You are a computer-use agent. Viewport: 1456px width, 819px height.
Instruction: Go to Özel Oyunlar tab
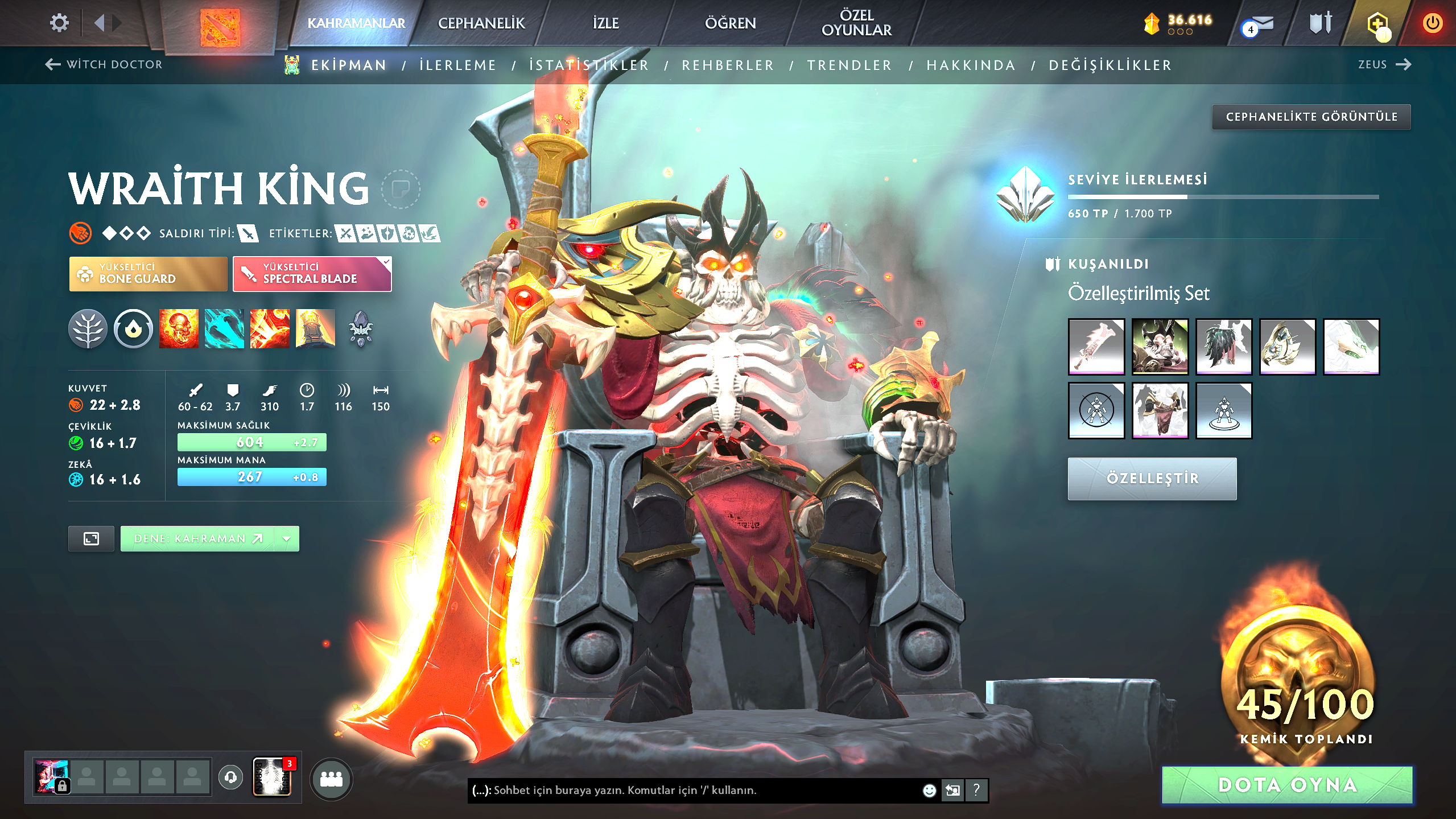point(856,23)
